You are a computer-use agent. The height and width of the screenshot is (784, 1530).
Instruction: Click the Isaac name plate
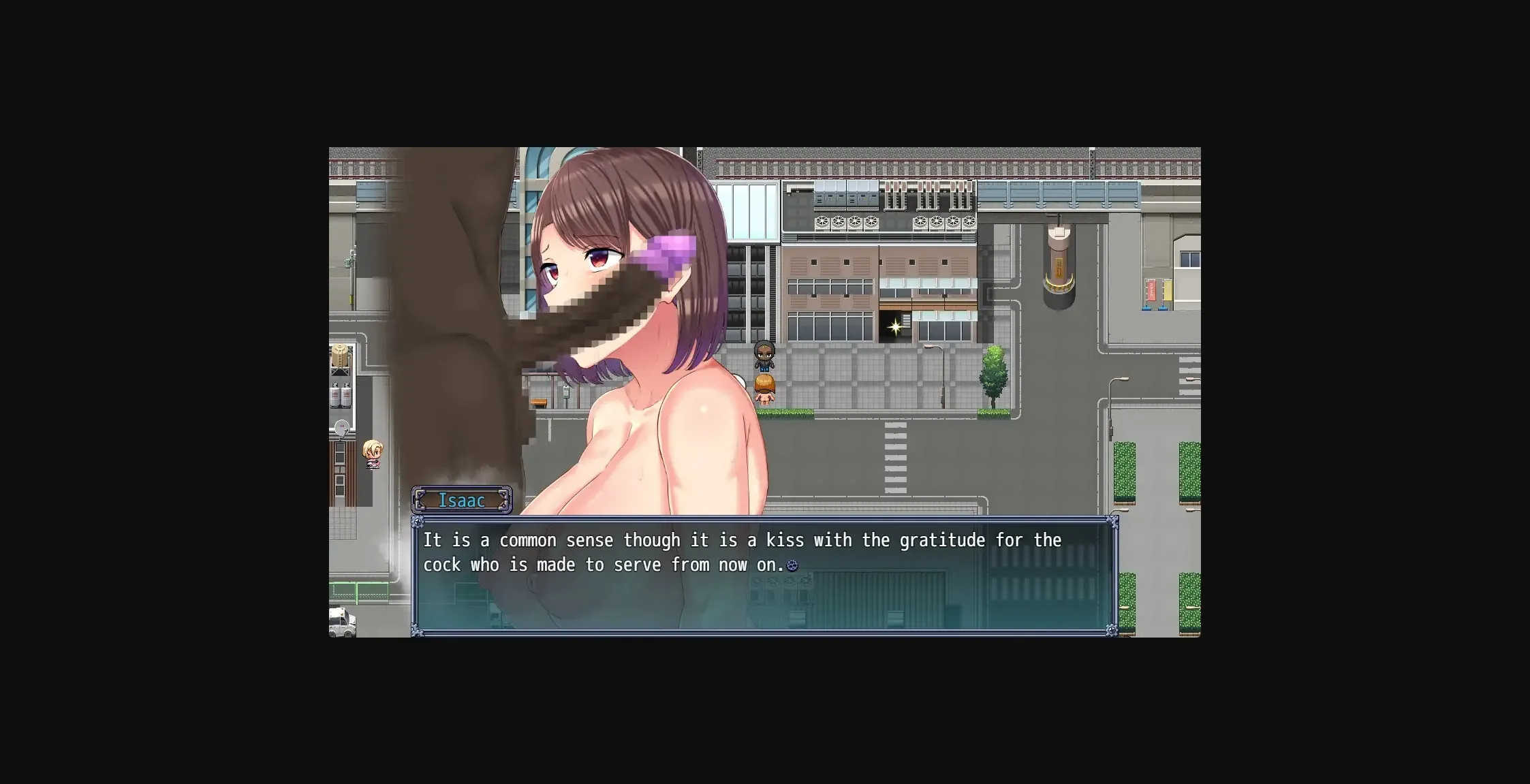click(462, 500)
